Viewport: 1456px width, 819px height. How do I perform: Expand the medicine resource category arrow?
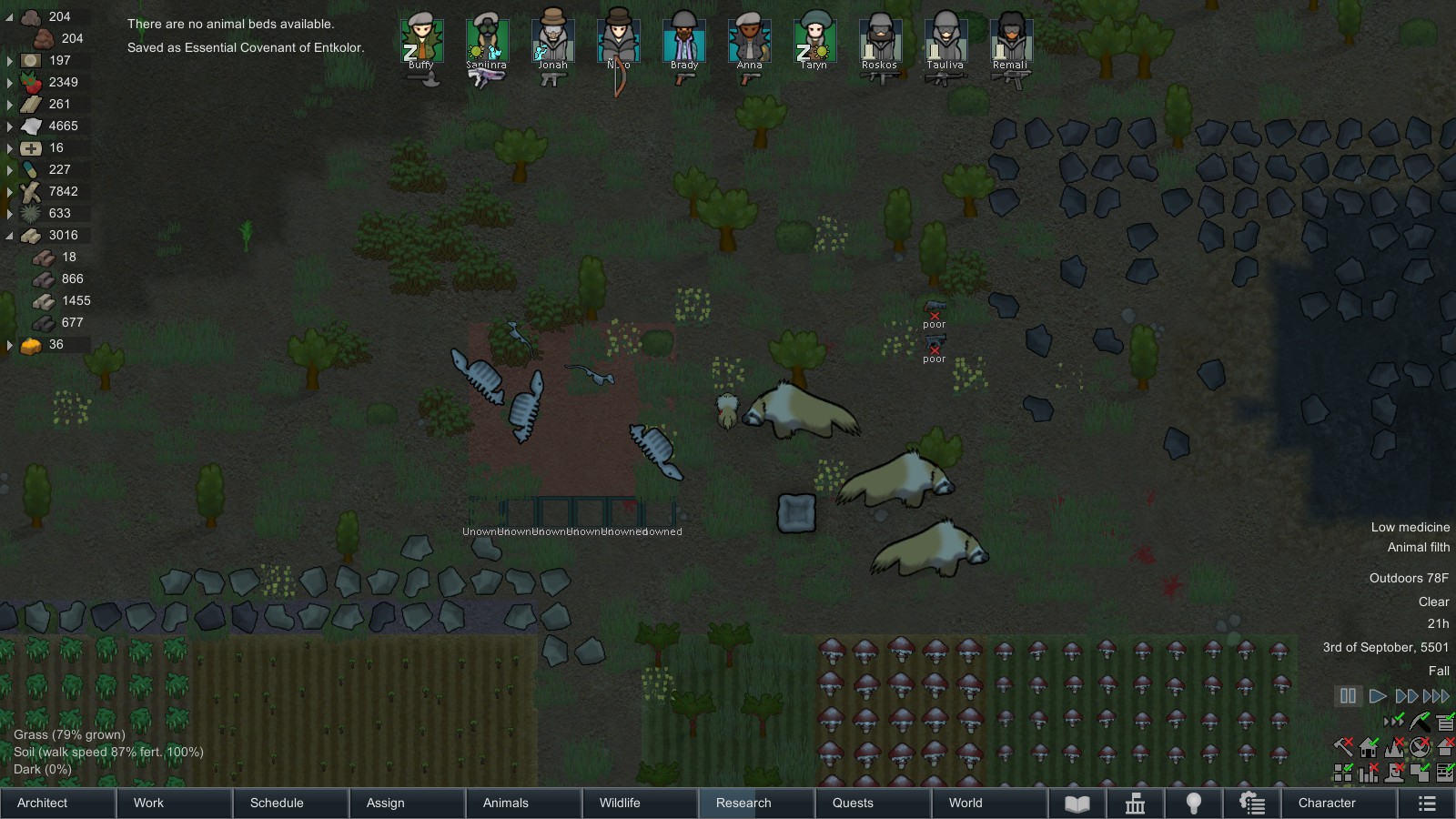9,147
